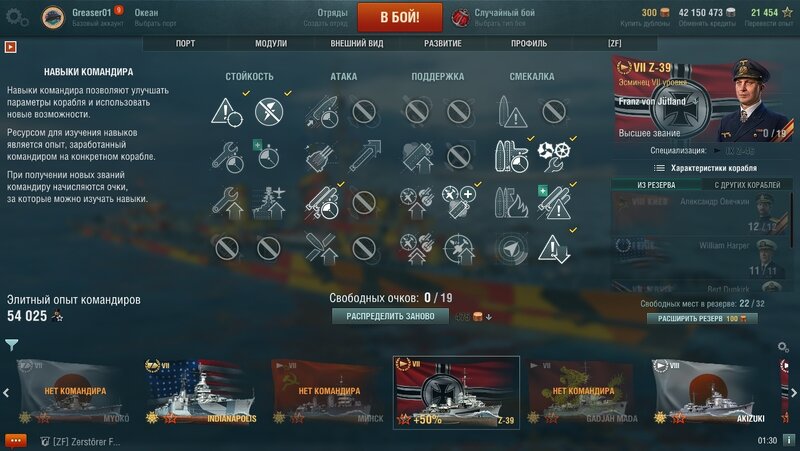Viewport: 800px width, 451px height.
Task: Start the match with В БОЙ! button
Action: click(x=385, y=17)
